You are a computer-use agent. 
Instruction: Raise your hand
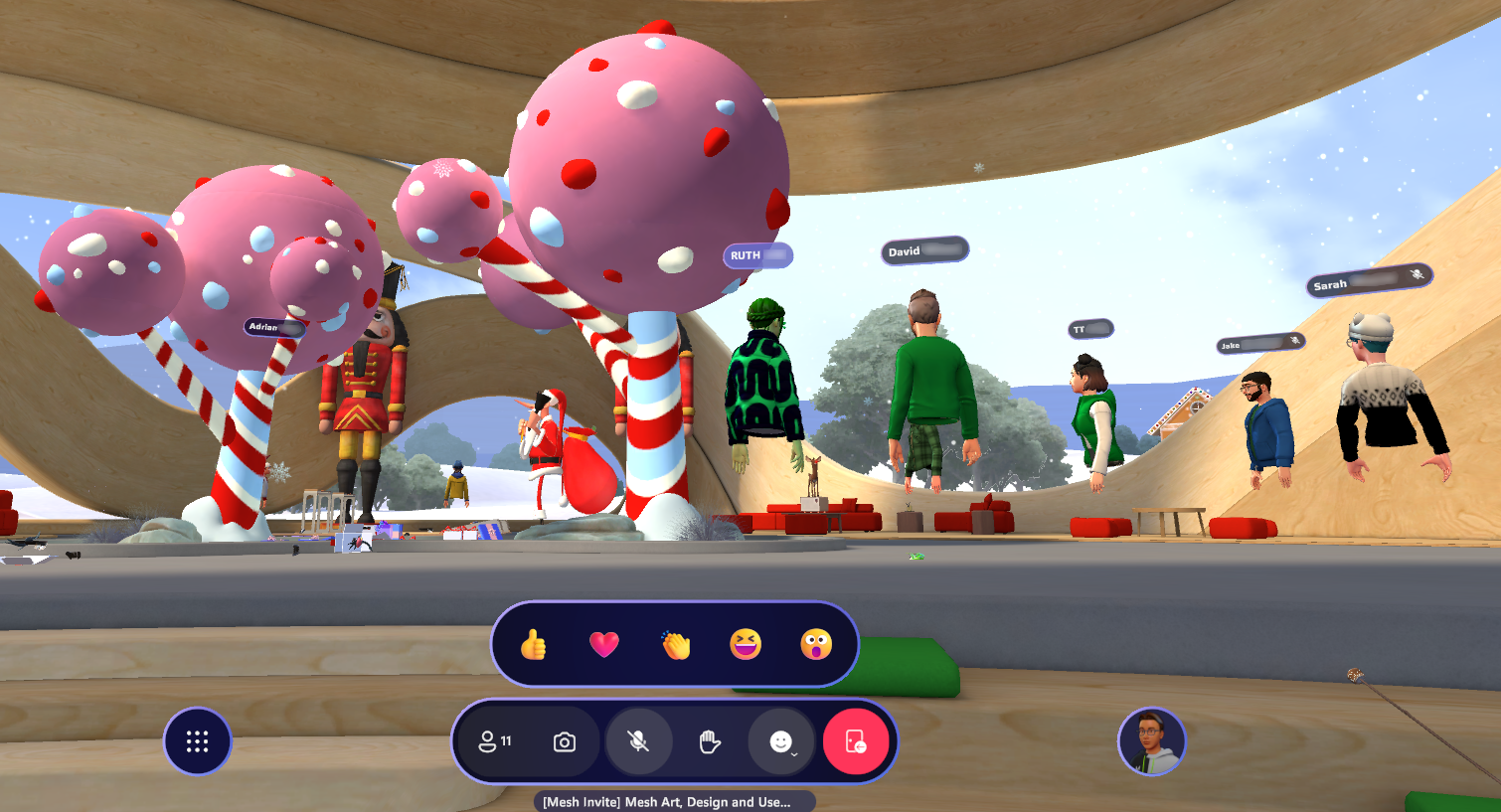[710, 741]
